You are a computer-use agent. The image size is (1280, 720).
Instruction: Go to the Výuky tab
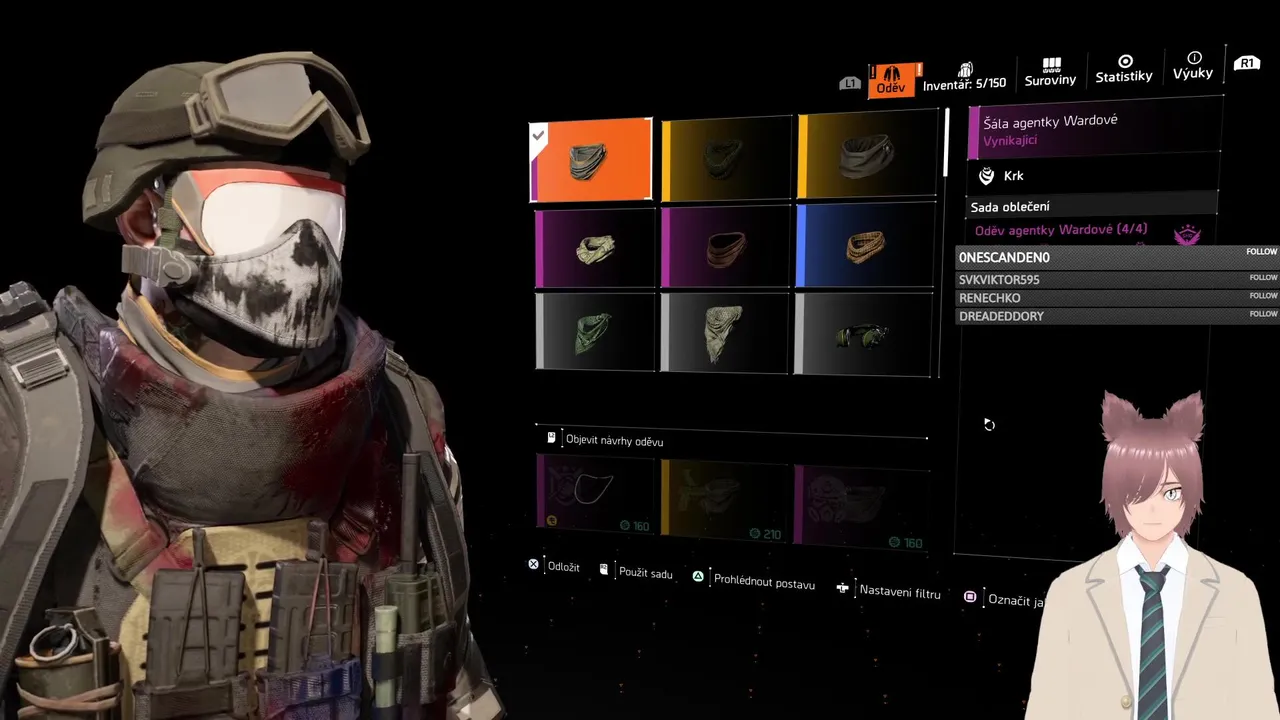(1193, 66)
